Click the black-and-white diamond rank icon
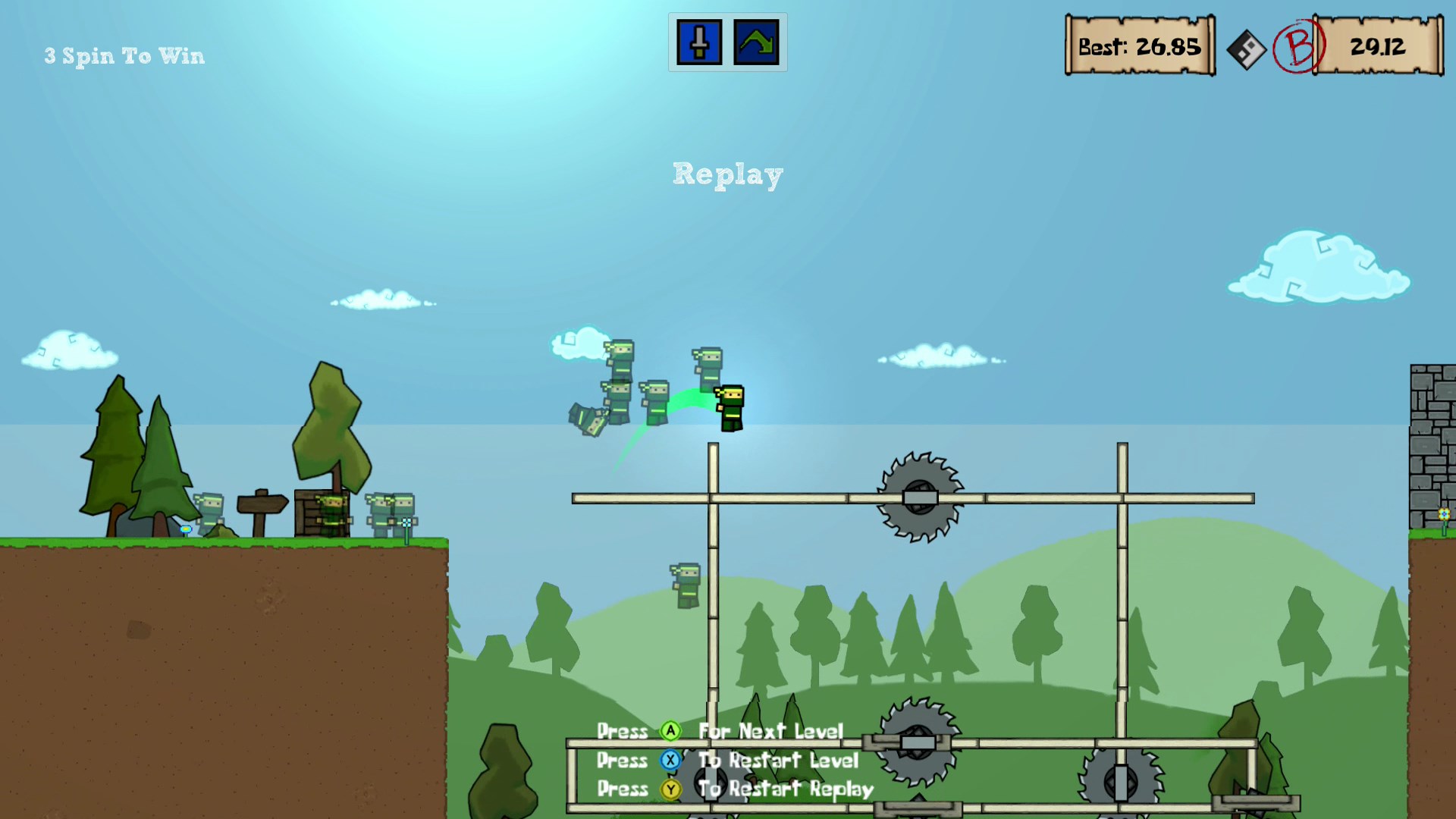The height and width of the screenshot is (819, 1456). [x=1246, y=47]
